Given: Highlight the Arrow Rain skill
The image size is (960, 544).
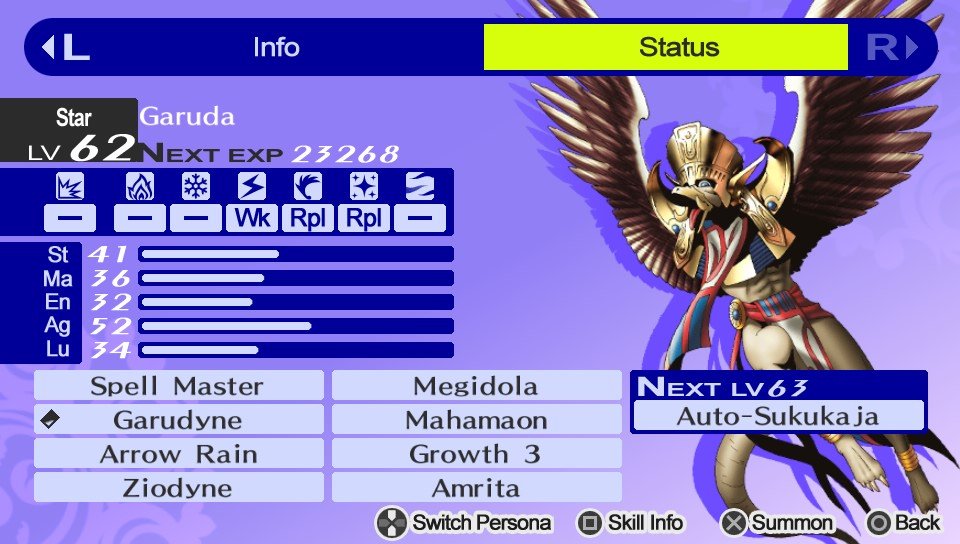Looking at the screenshot, I should (178, 454).
